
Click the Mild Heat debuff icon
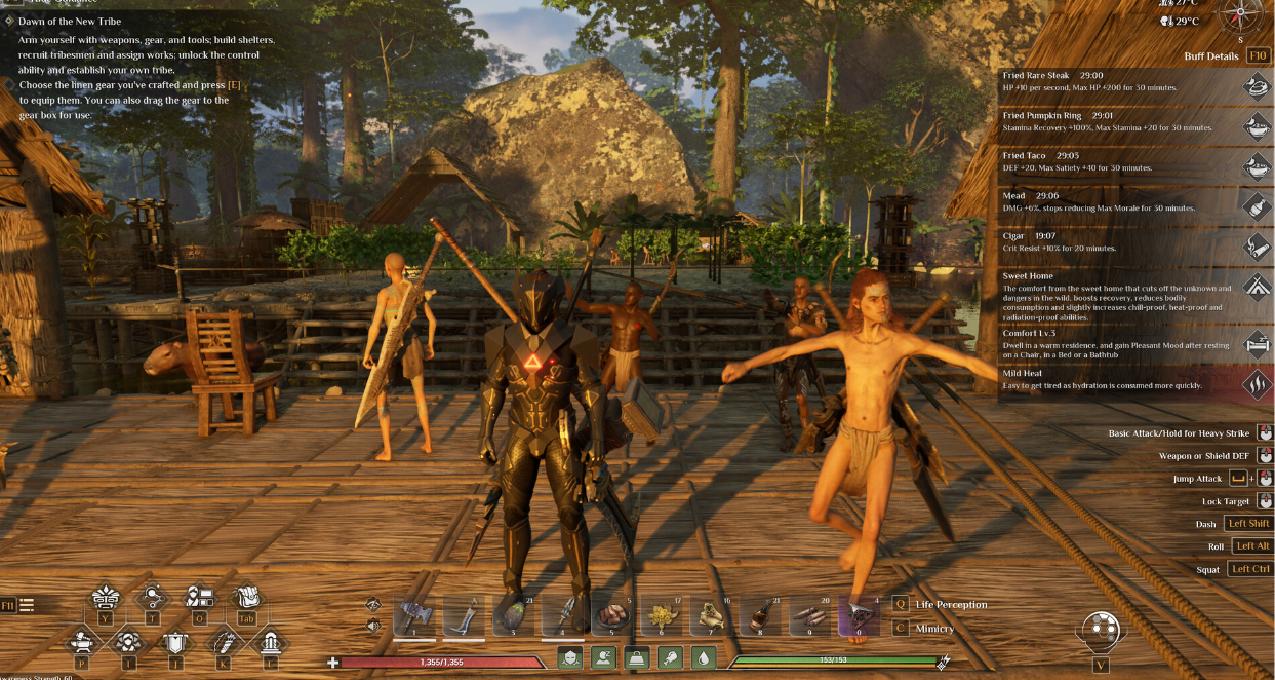(1255, 385)
